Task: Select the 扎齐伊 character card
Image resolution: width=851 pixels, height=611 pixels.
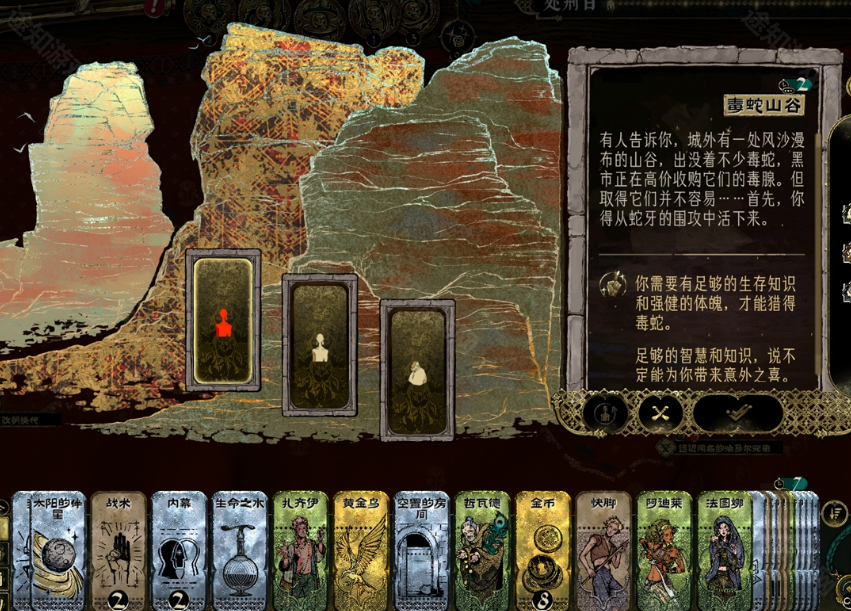Action: [x=300, y=550]
